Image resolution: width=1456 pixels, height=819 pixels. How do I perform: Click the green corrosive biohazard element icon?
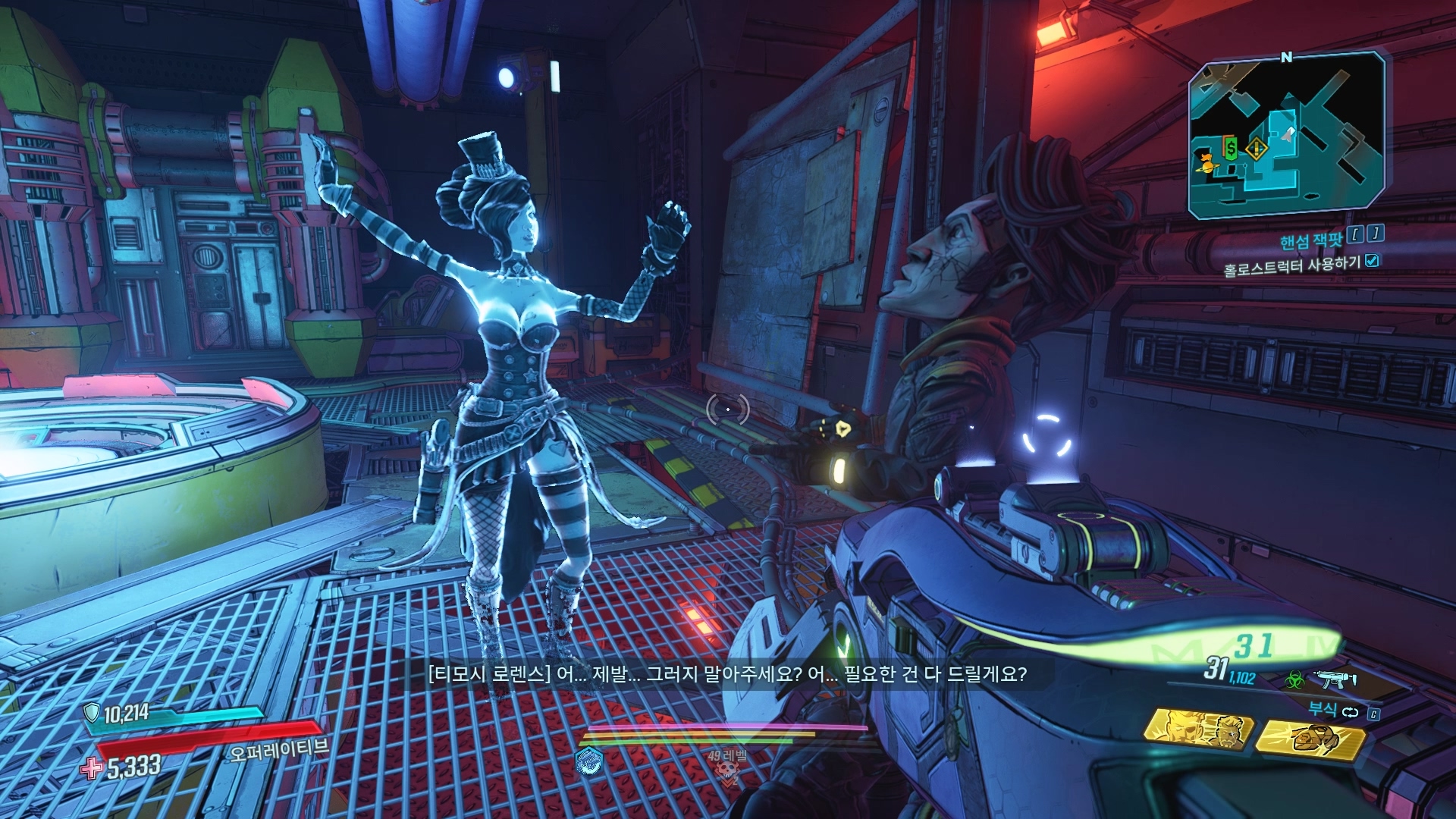click(1294, 679)
